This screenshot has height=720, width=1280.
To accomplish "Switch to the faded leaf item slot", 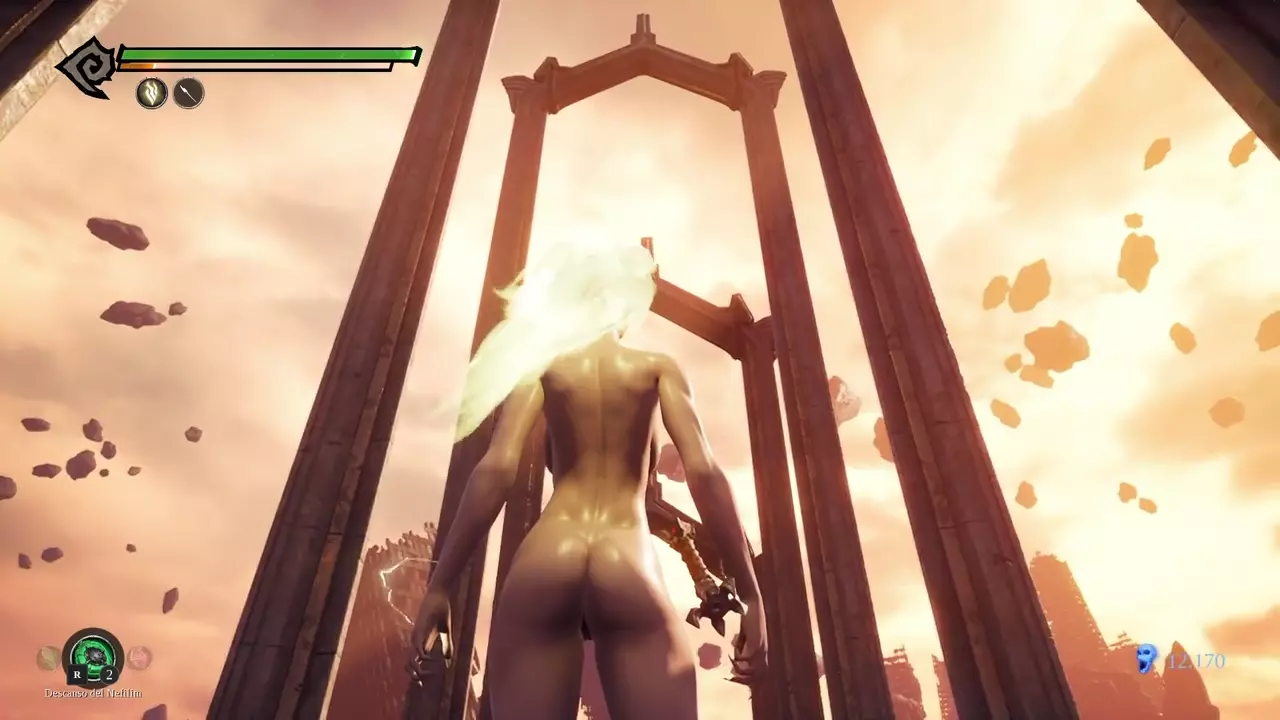I will [48, 657].
